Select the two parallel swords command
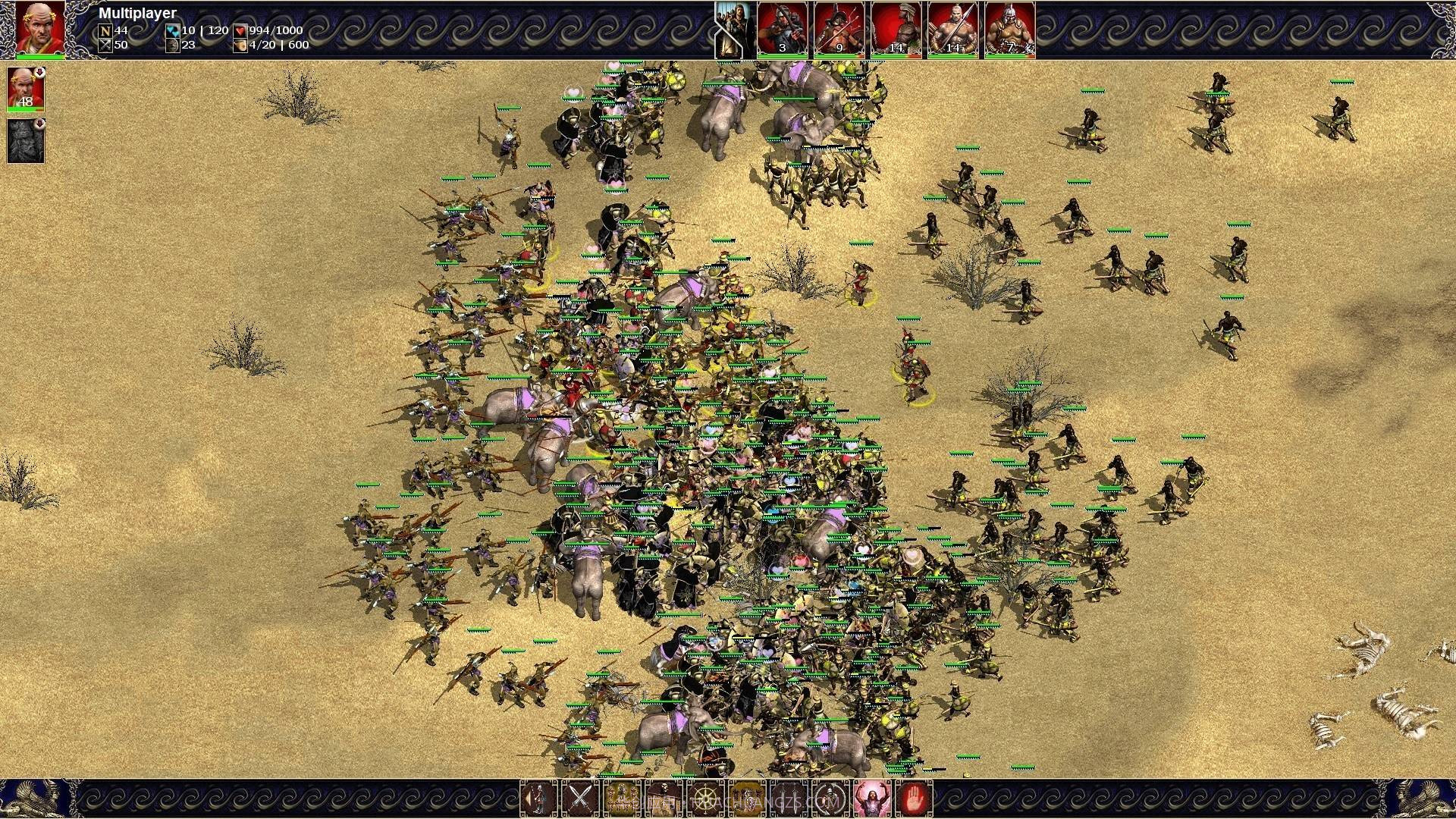1456x819 pixels. (x=789, y=799)
